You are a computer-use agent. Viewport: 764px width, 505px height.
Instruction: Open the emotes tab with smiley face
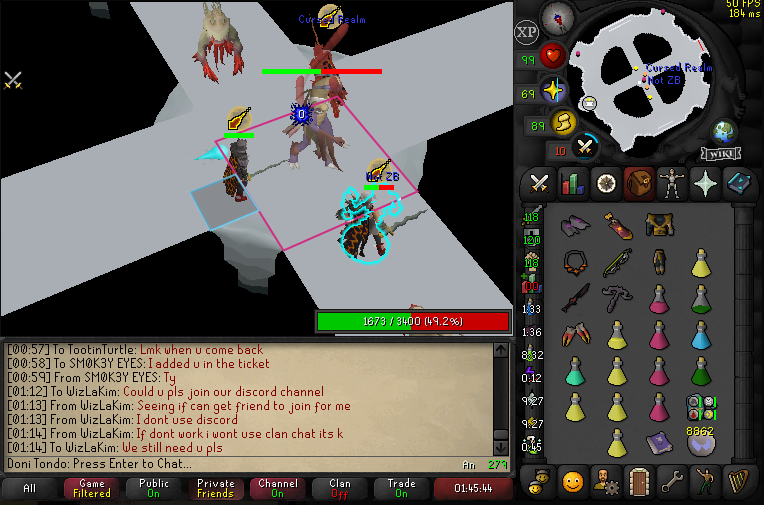click(x=573, y=480)
